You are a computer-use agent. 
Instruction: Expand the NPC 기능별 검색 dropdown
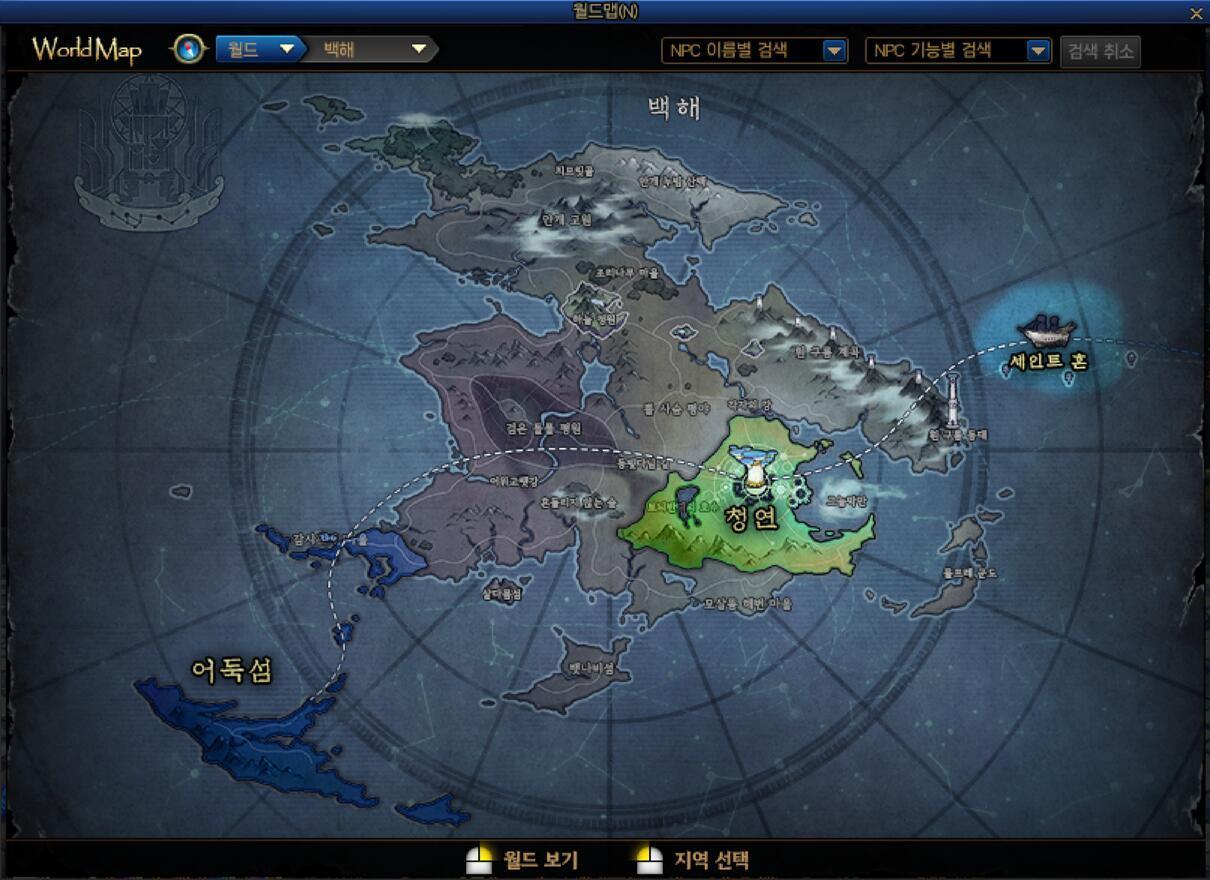tap(1038, 51)
